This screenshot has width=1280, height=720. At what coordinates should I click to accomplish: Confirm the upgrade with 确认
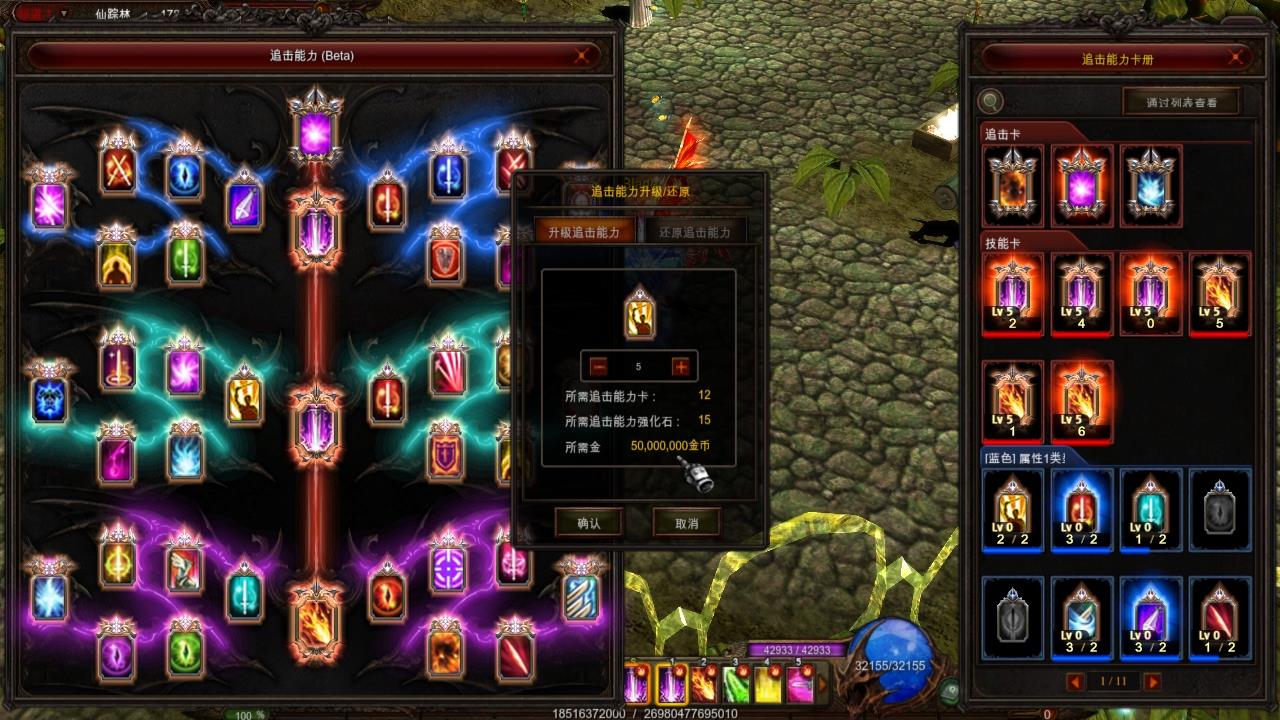588,522
